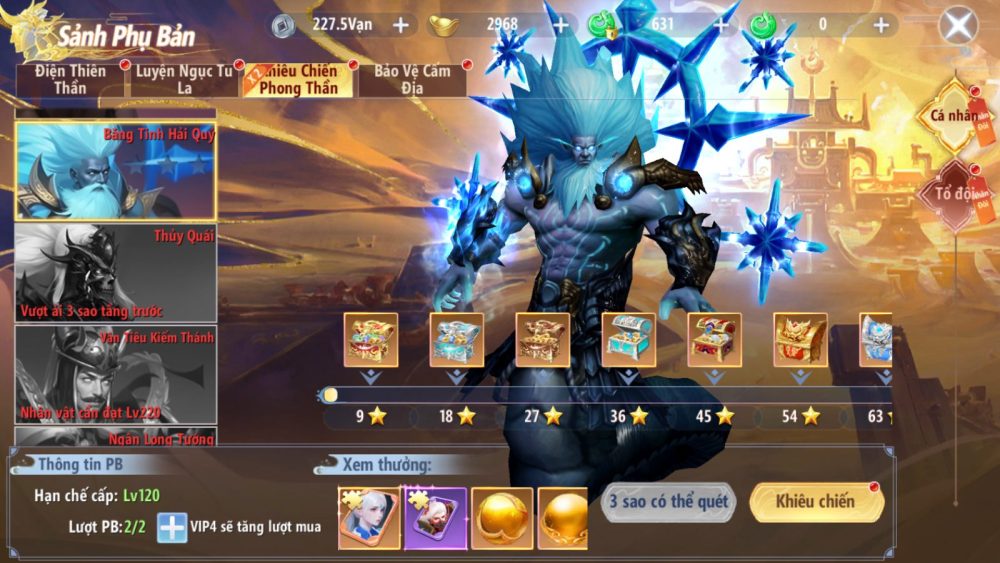Open the 54-star reward chest
Image resolution: width=1000 pixels, height=563 pixels.
(x=800, y=341)
